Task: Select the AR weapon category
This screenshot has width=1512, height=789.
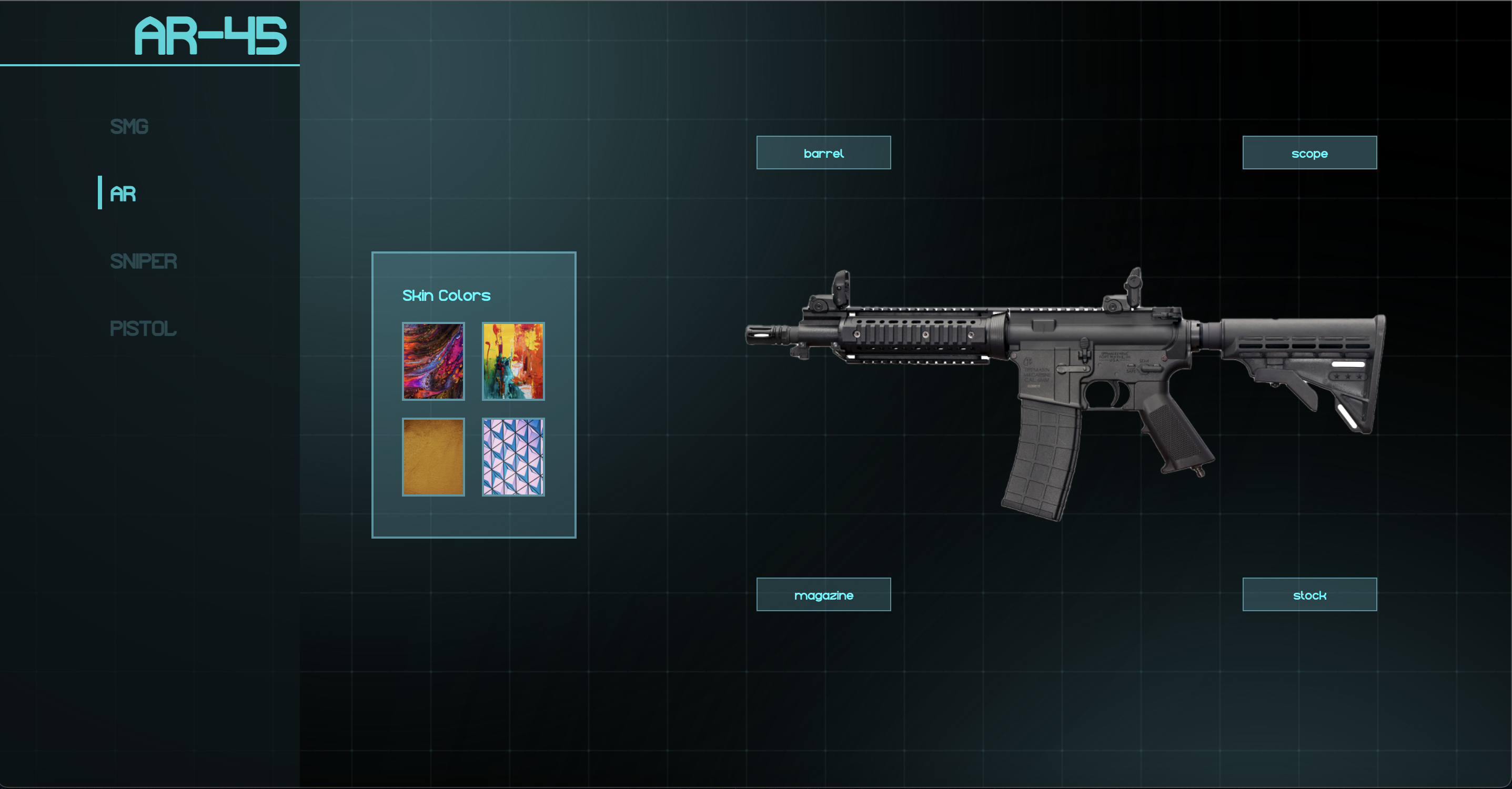Action: tap(123, 194)
